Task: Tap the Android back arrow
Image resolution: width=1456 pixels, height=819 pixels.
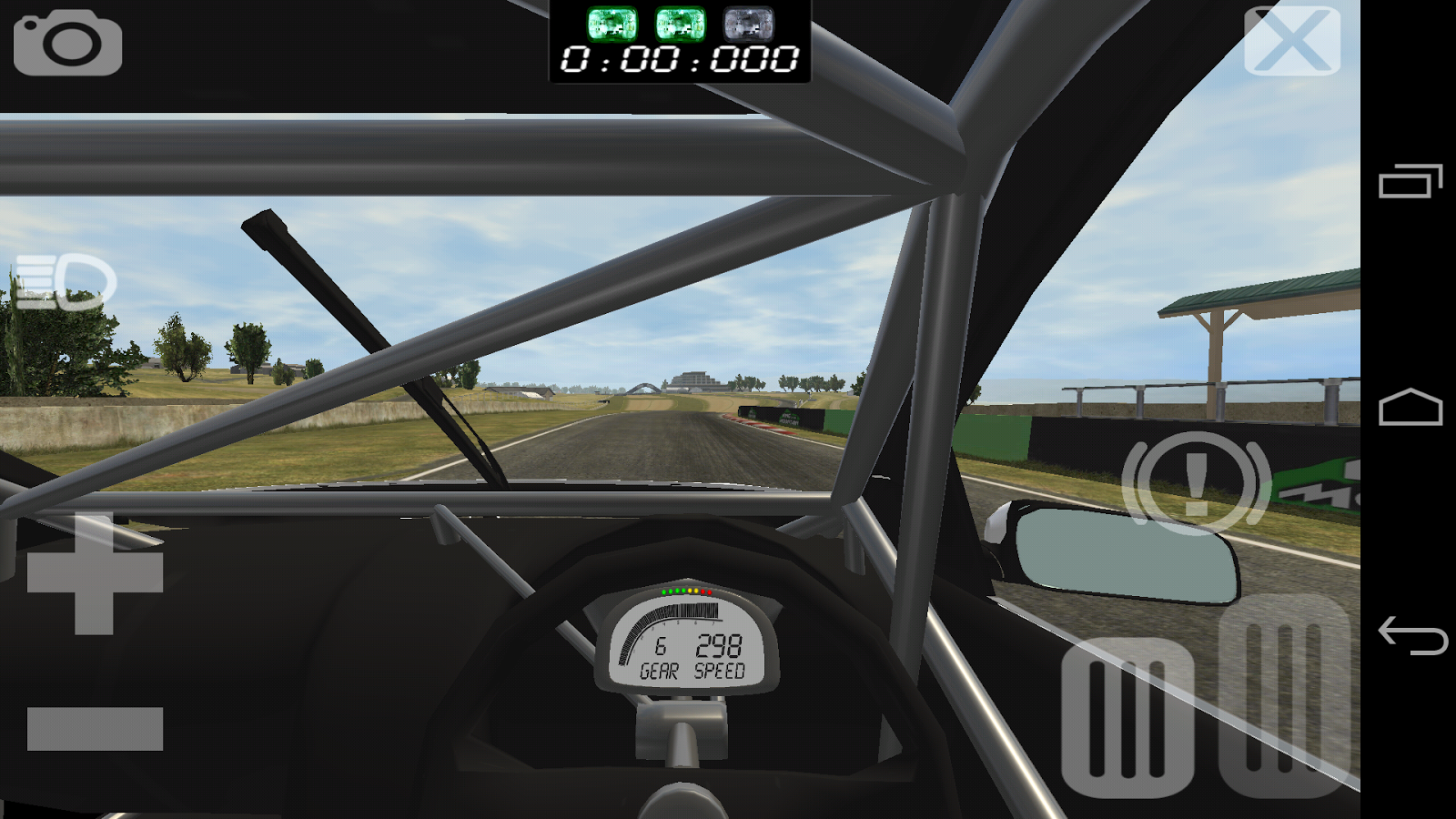Action: (x=1411, y=634)
